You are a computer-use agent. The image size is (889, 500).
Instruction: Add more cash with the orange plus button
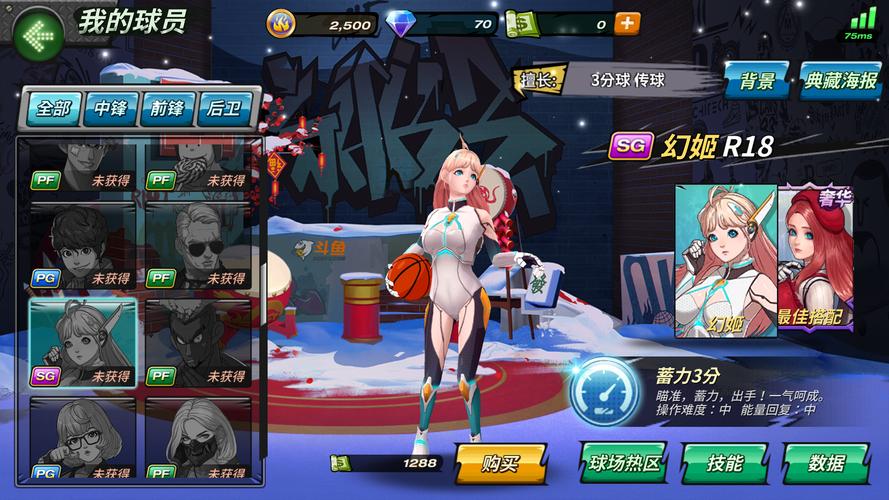627,24
